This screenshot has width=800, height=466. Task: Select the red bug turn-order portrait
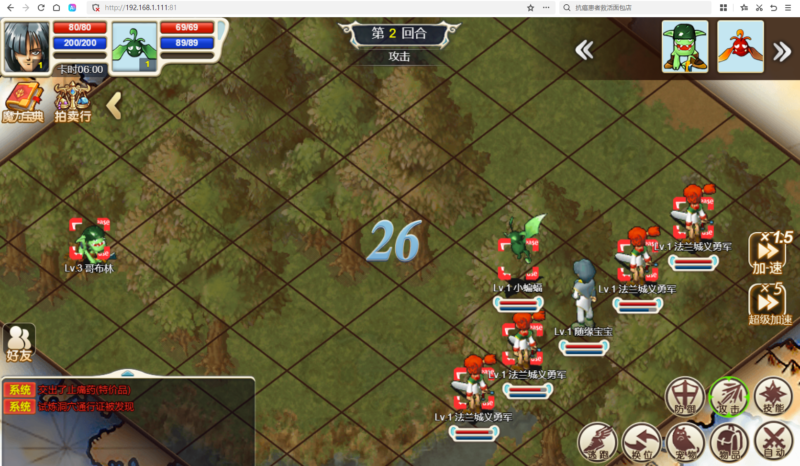pos(740,46)
